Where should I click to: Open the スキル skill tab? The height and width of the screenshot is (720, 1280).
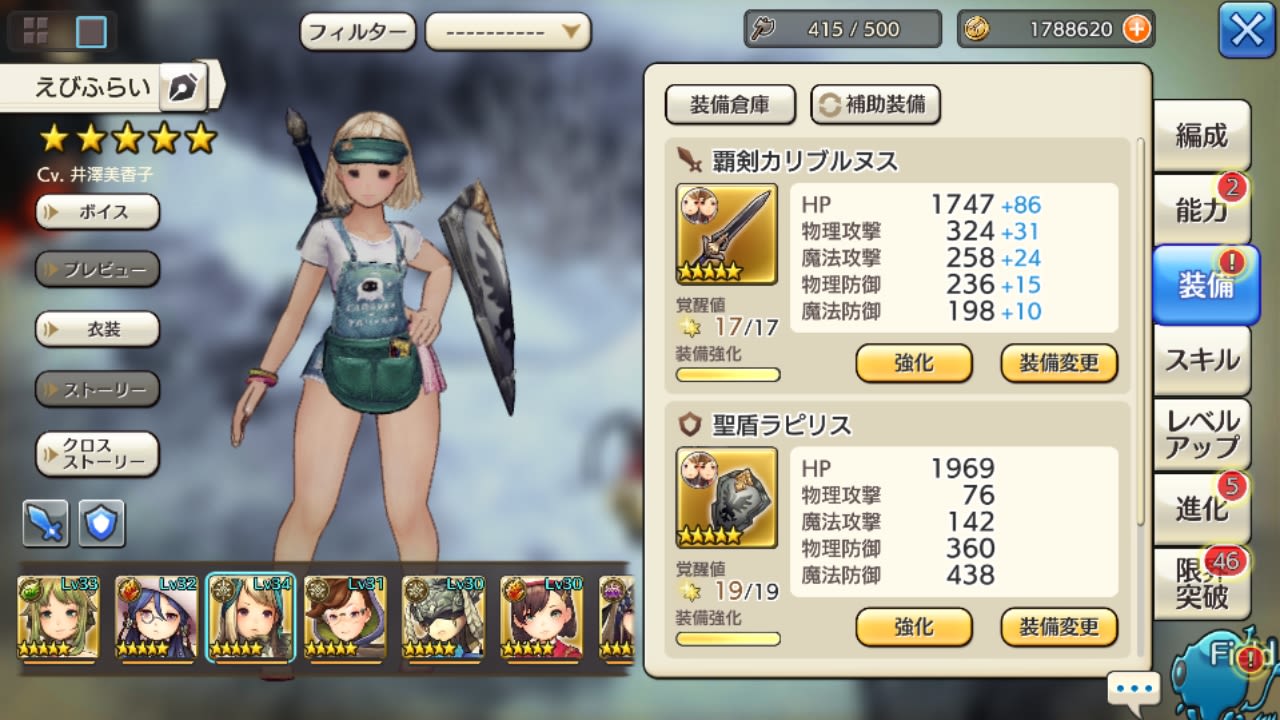point(1201,360)
